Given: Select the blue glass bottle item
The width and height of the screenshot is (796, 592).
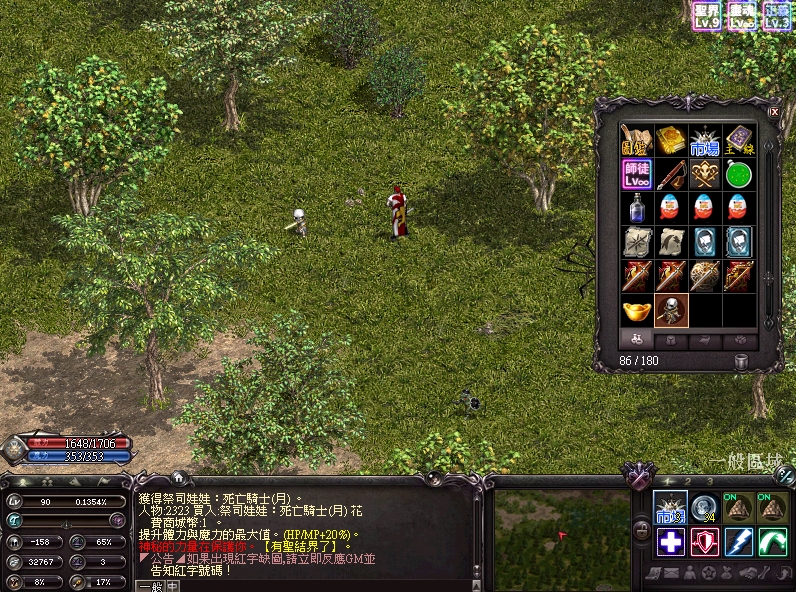Looking at the screenshot, I should (637, 208).
